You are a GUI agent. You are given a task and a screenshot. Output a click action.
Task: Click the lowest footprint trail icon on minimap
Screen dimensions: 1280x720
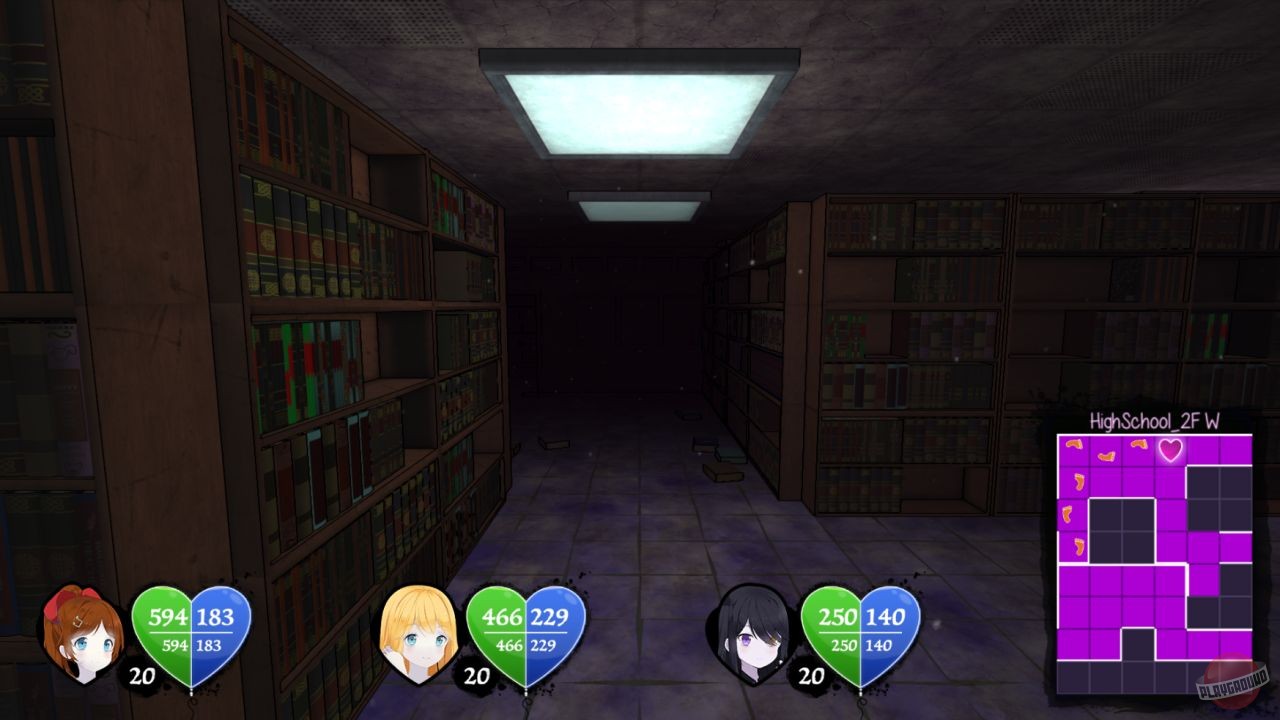click(1078, 545)
